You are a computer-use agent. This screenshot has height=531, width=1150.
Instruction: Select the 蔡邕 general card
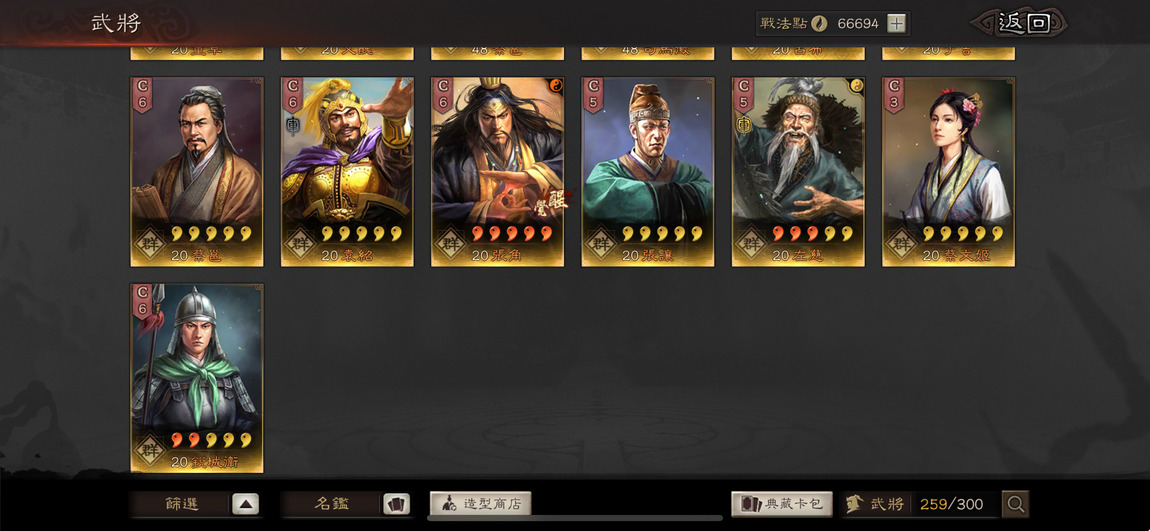tap(197, 171)
